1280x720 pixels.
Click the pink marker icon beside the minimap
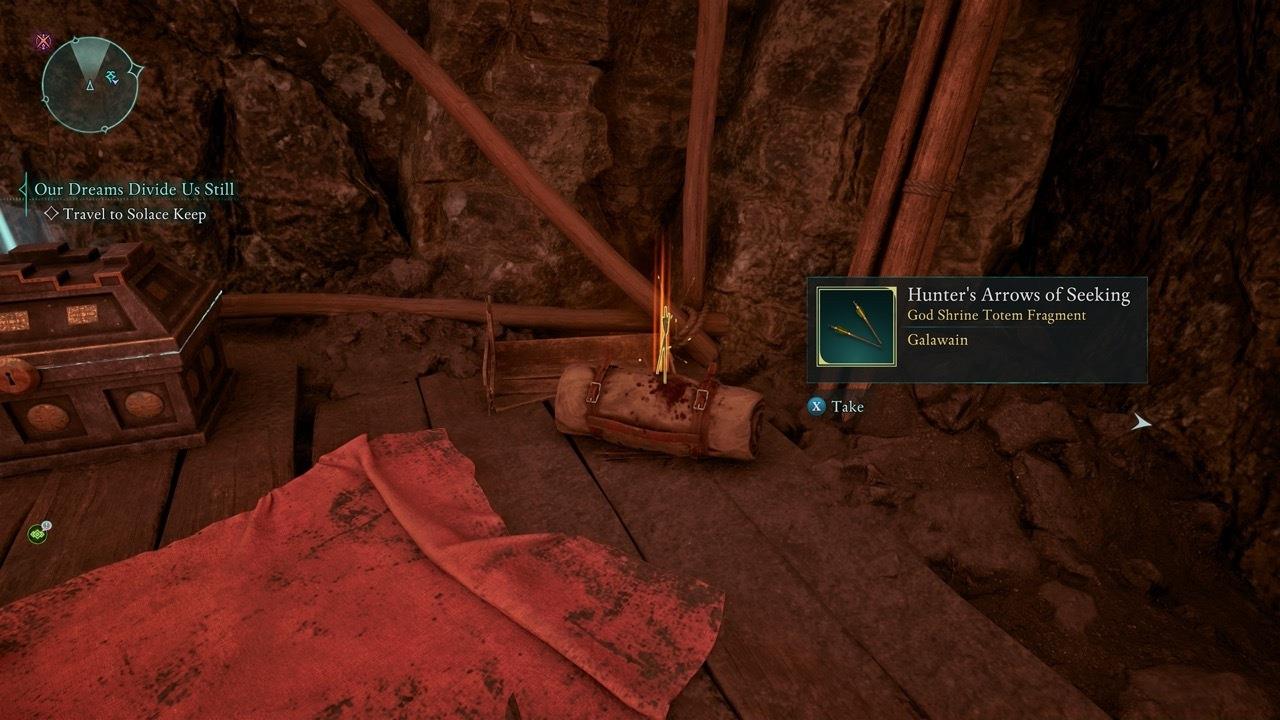point(43,41)
